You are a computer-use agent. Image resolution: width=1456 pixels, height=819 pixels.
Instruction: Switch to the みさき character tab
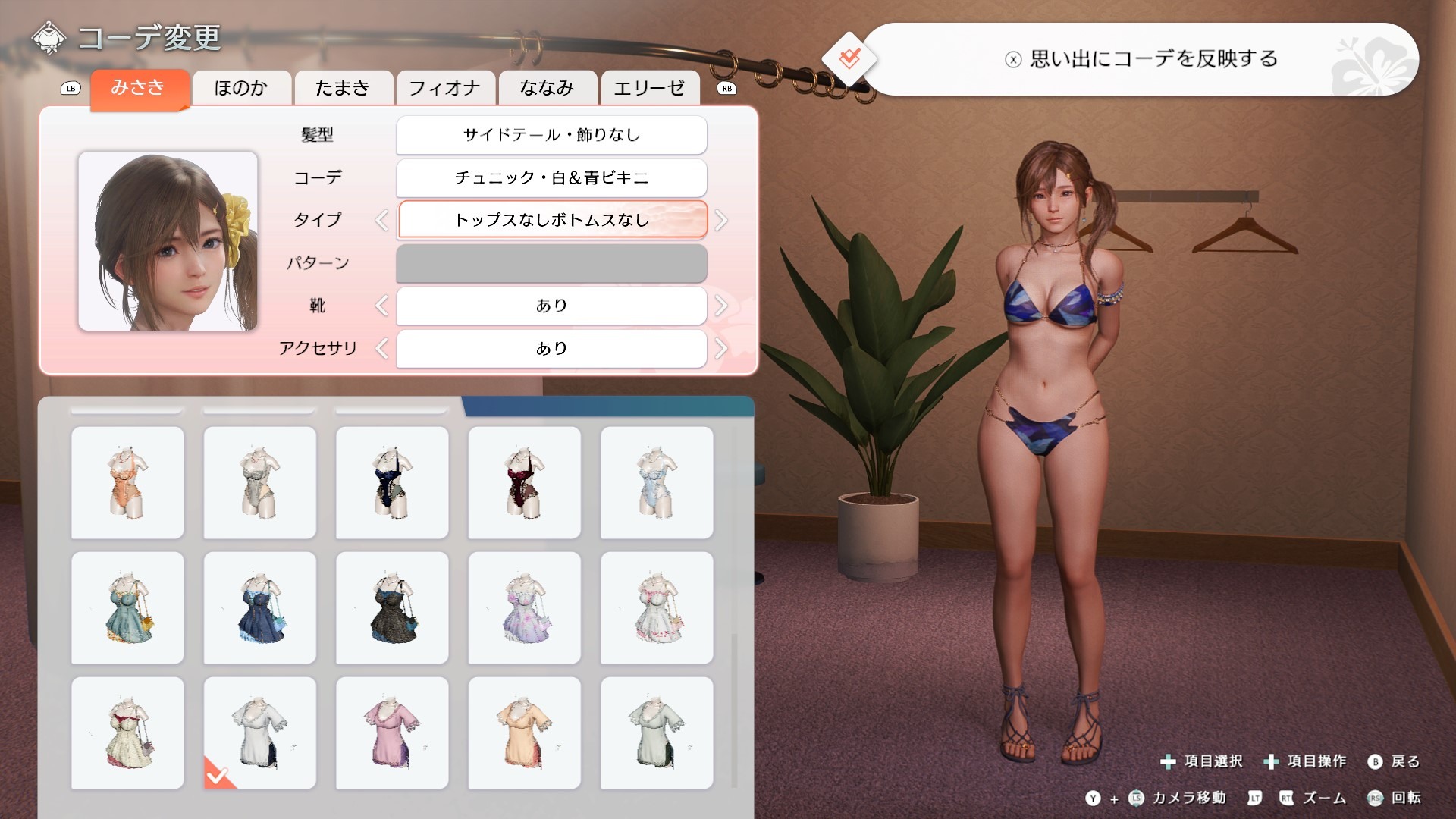138,89
